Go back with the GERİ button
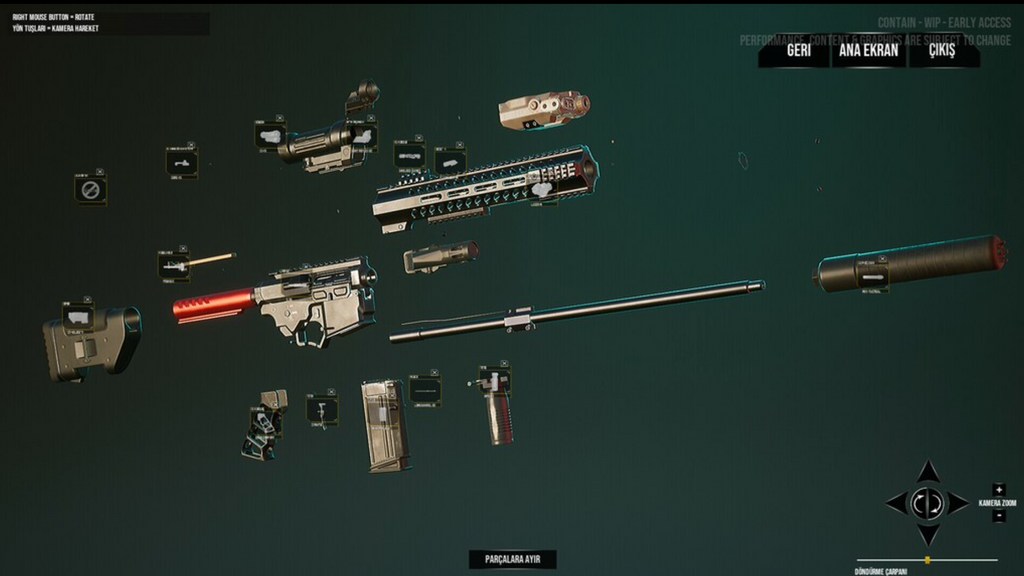Image resolution: width=1024 pixels, height=576 pixels. (798, 51)
